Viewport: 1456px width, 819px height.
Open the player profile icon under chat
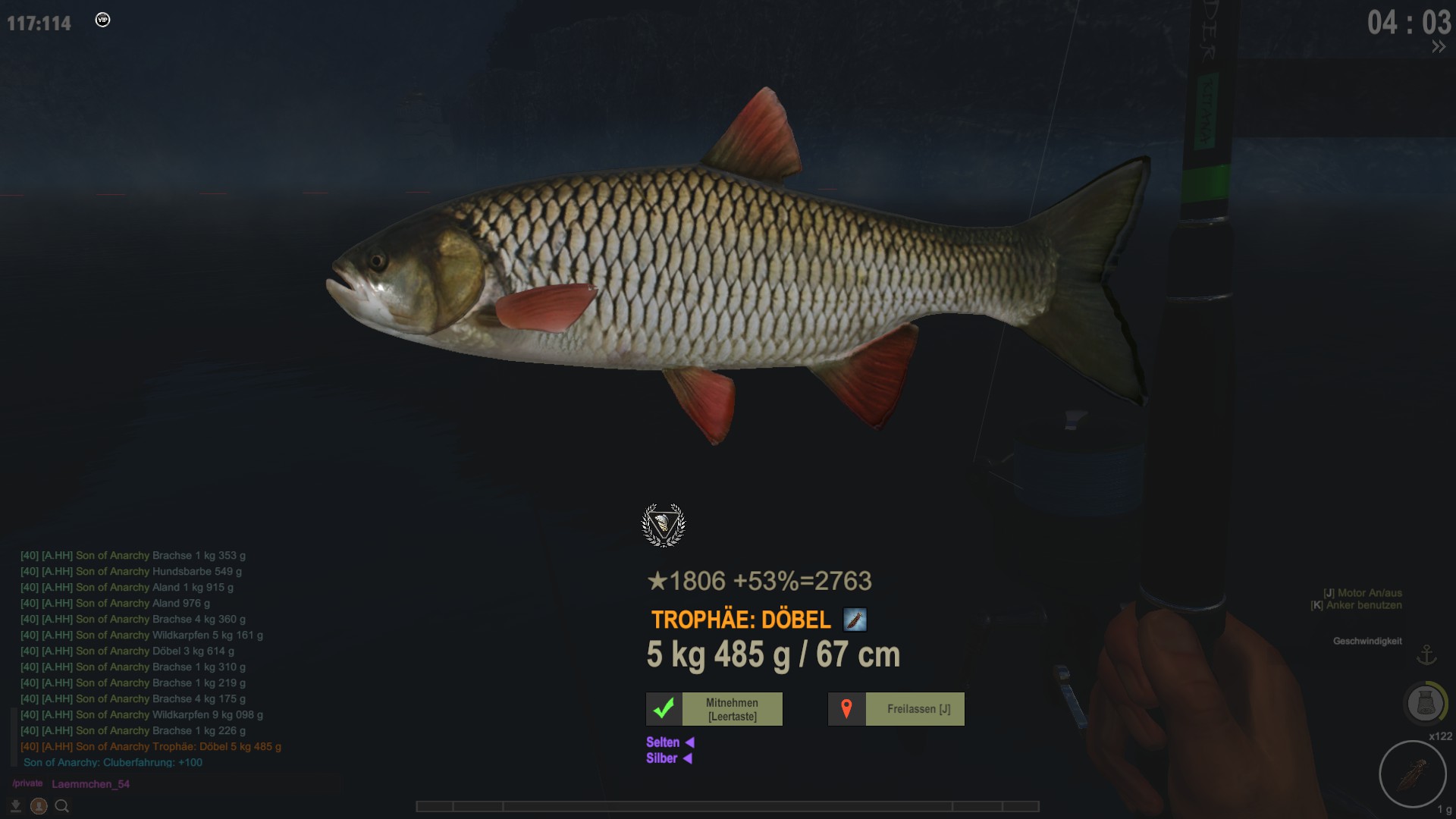(39, 806)
